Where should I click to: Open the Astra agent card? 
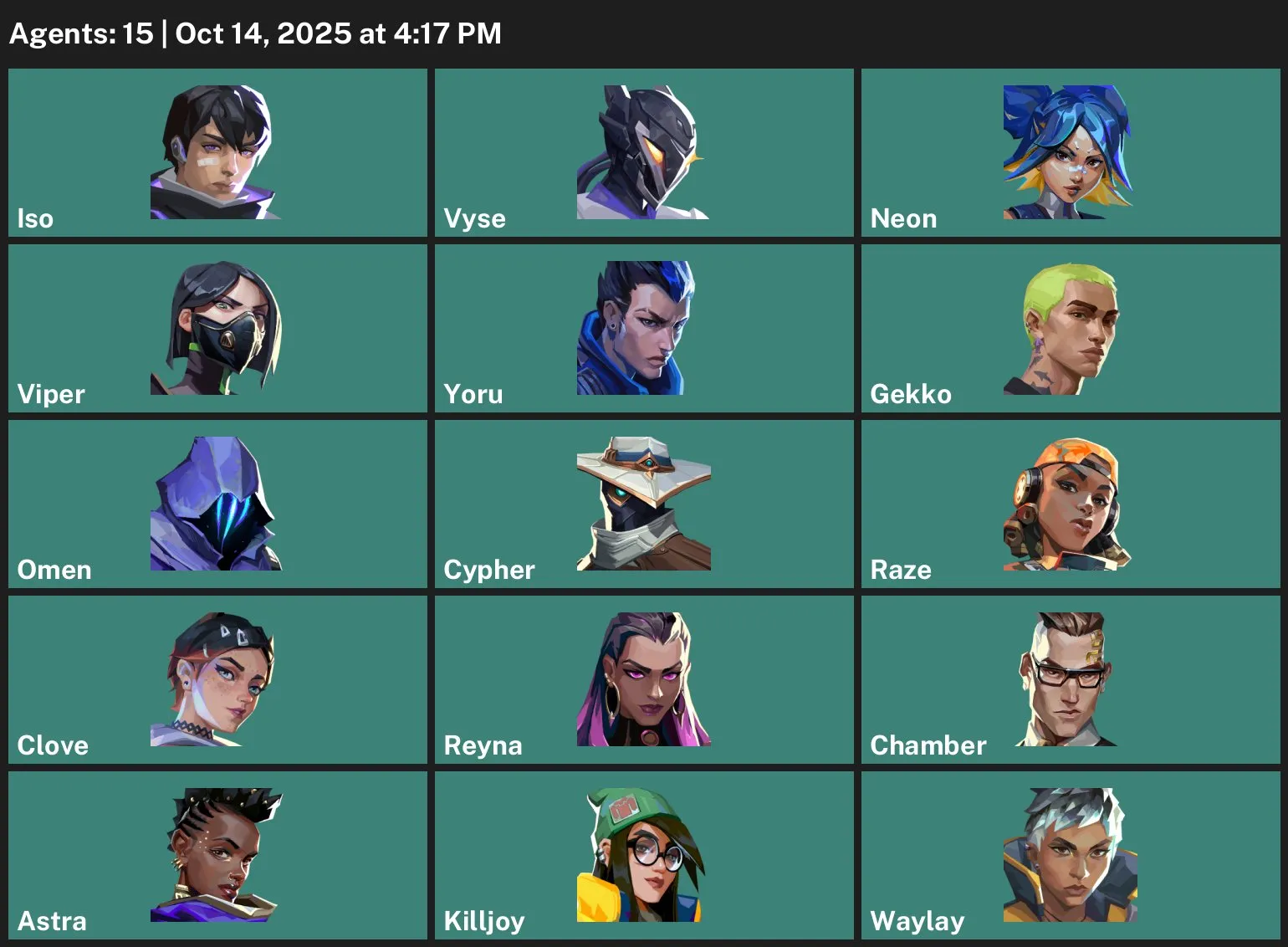pyautogui.click(x=216, y=853)
